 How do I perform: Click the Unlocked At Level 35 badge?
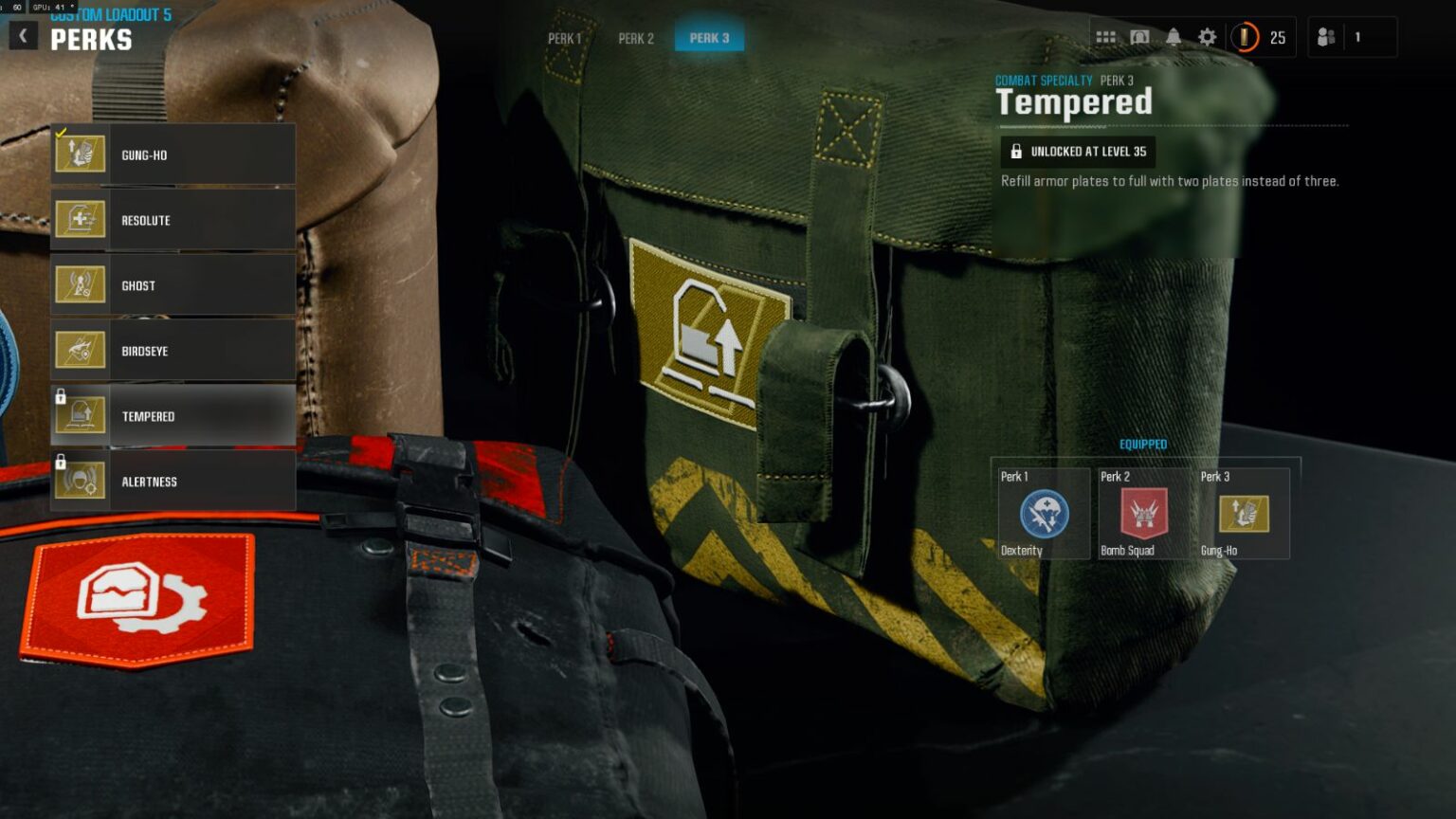click(1078, 152)
